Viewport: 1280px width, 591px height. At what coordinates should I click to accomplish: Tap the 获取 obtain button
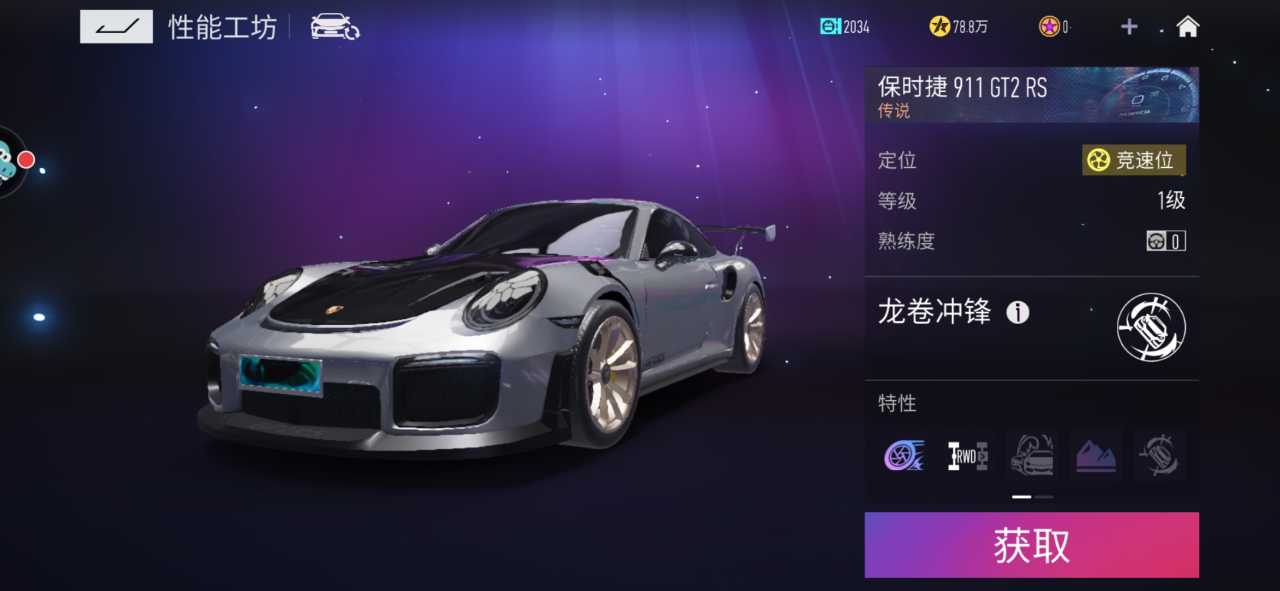pyautogui.click(x=1031, y=545)
